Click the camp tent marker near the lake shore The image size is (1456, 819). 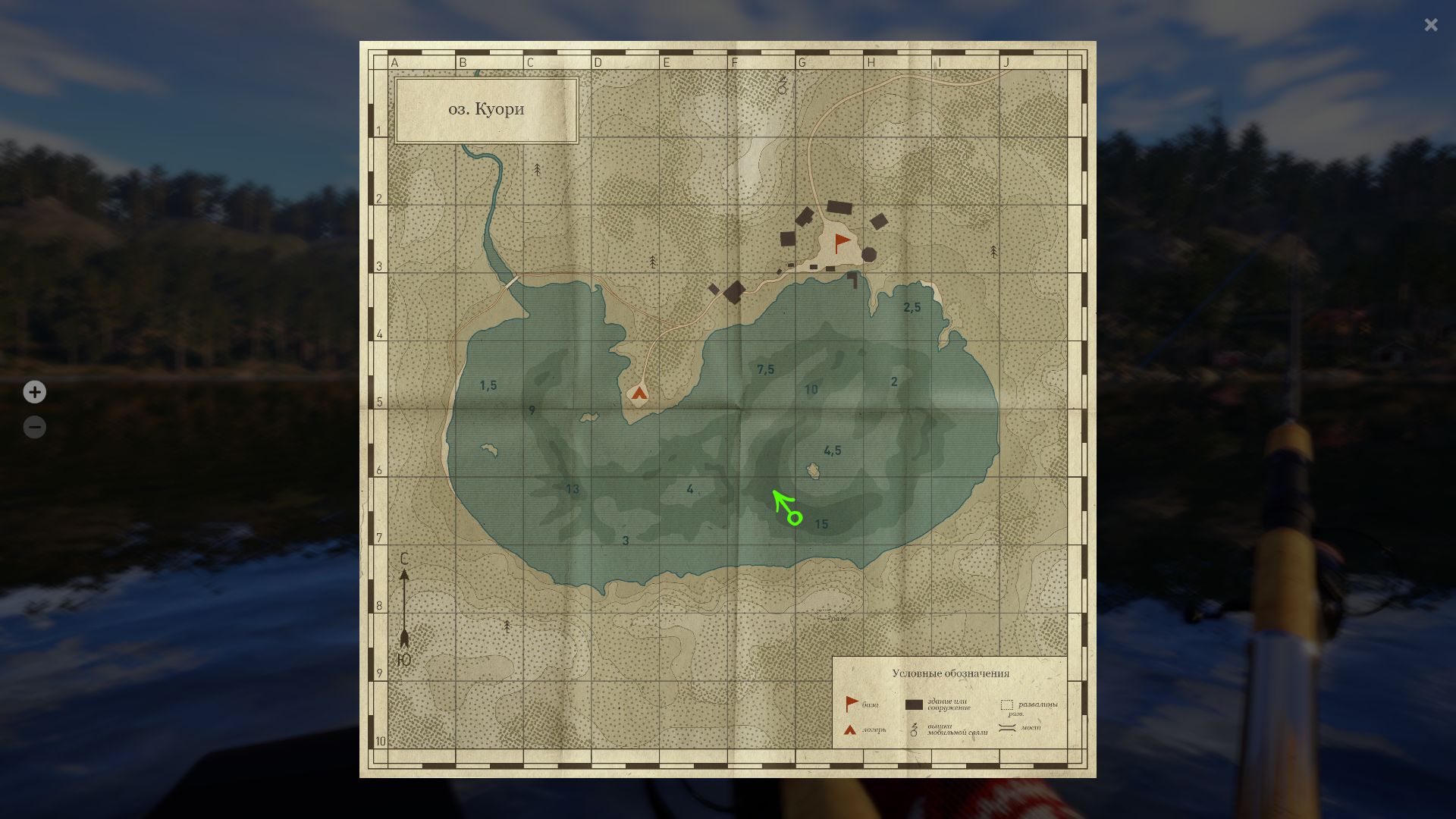click(638, 394)
